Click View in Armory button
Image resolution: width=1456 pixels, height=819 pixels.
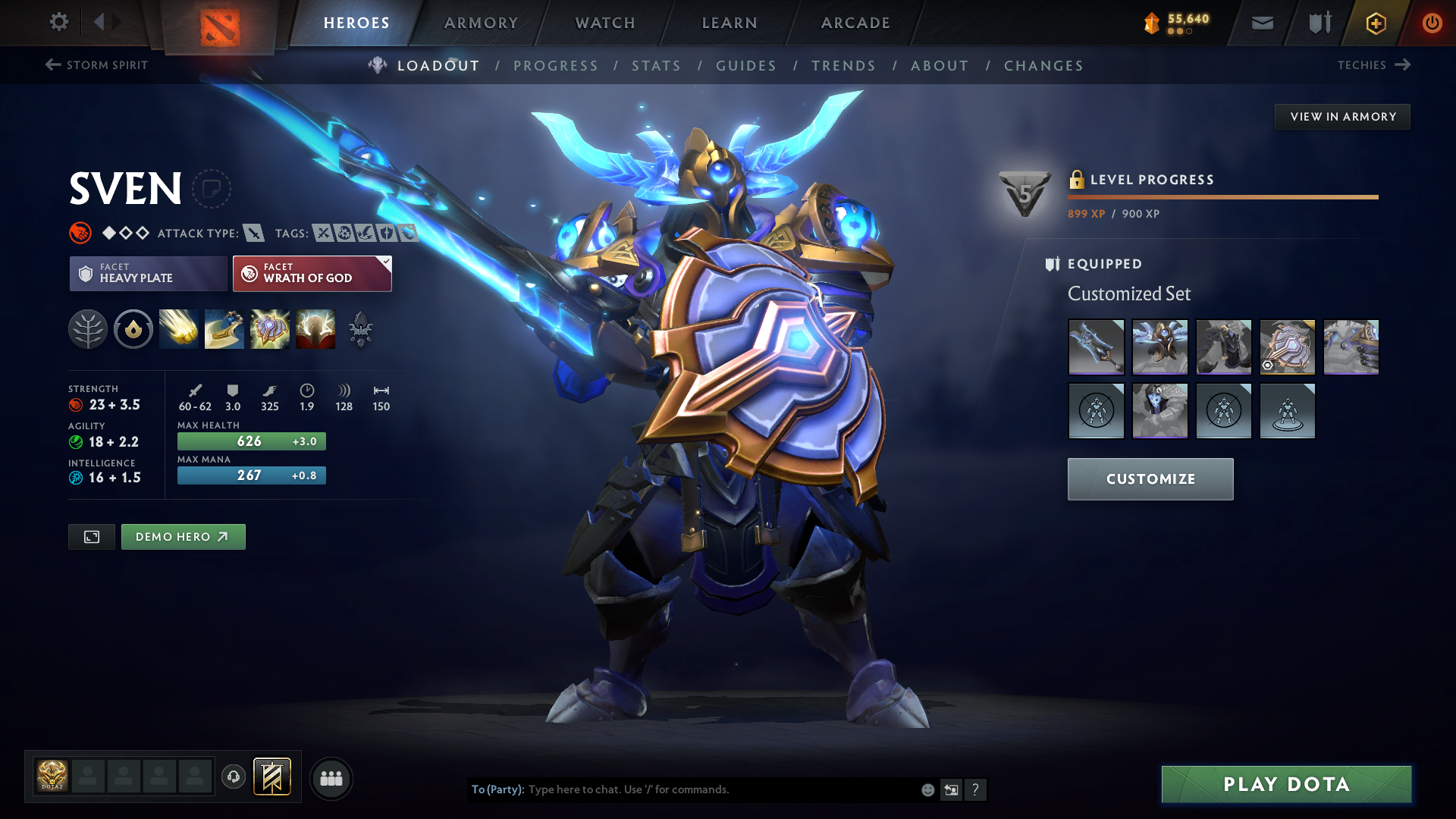[1342, 117]
